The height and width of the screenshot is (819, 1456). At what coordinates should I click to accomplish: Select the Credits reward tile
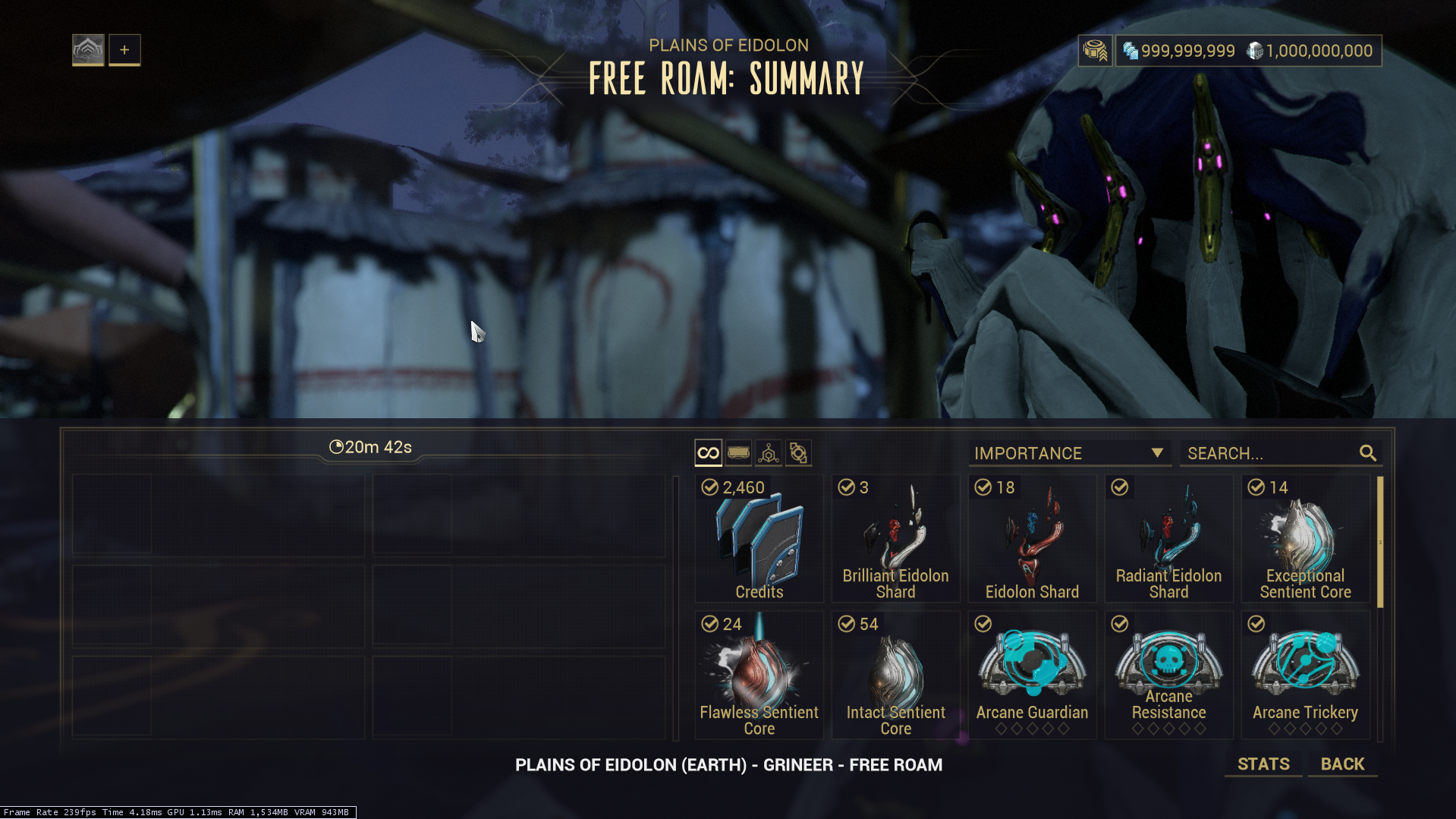pos(759,539)
